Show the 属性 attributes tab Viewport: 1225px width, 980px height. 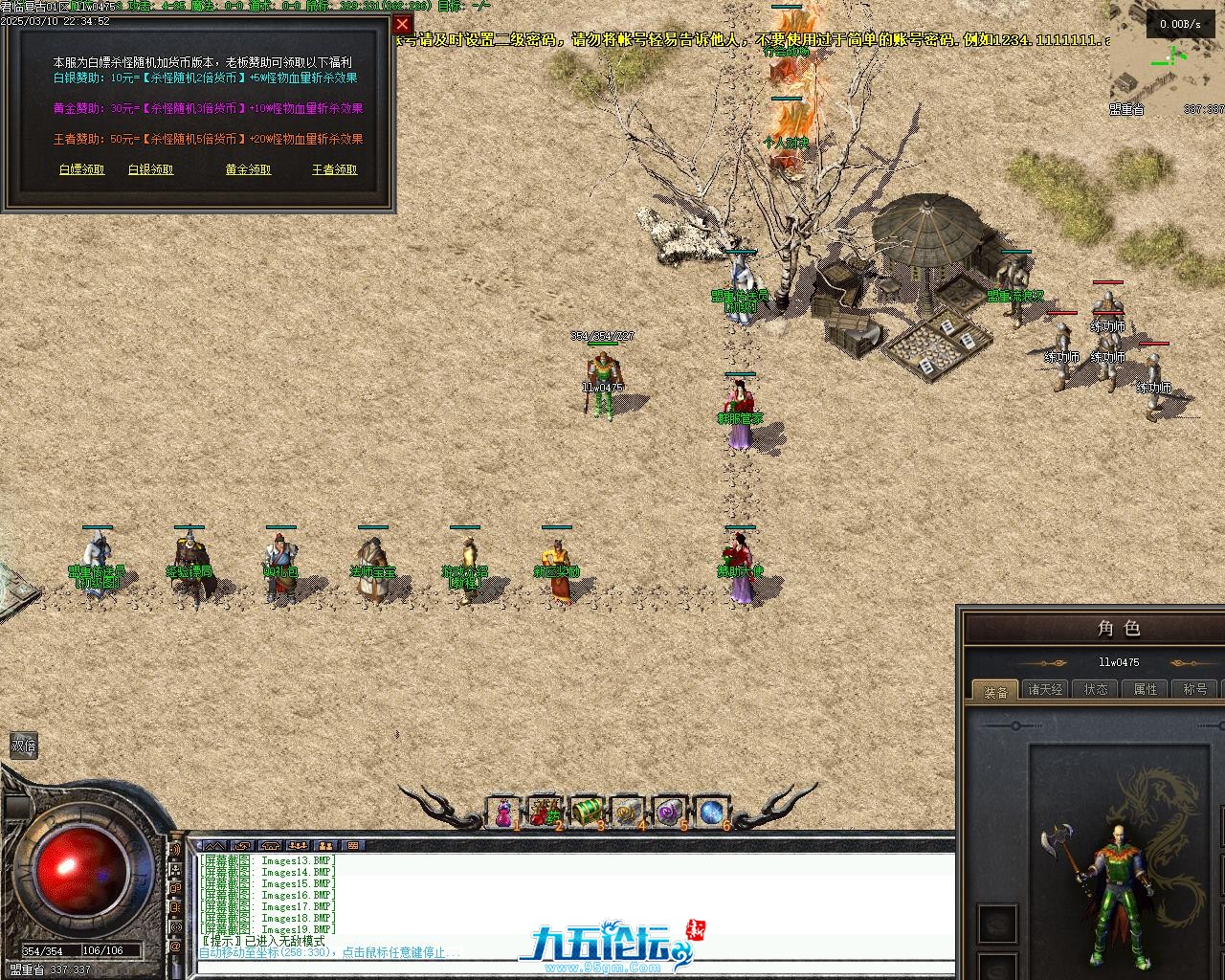pyautogui.click(x=1146, y=689)
